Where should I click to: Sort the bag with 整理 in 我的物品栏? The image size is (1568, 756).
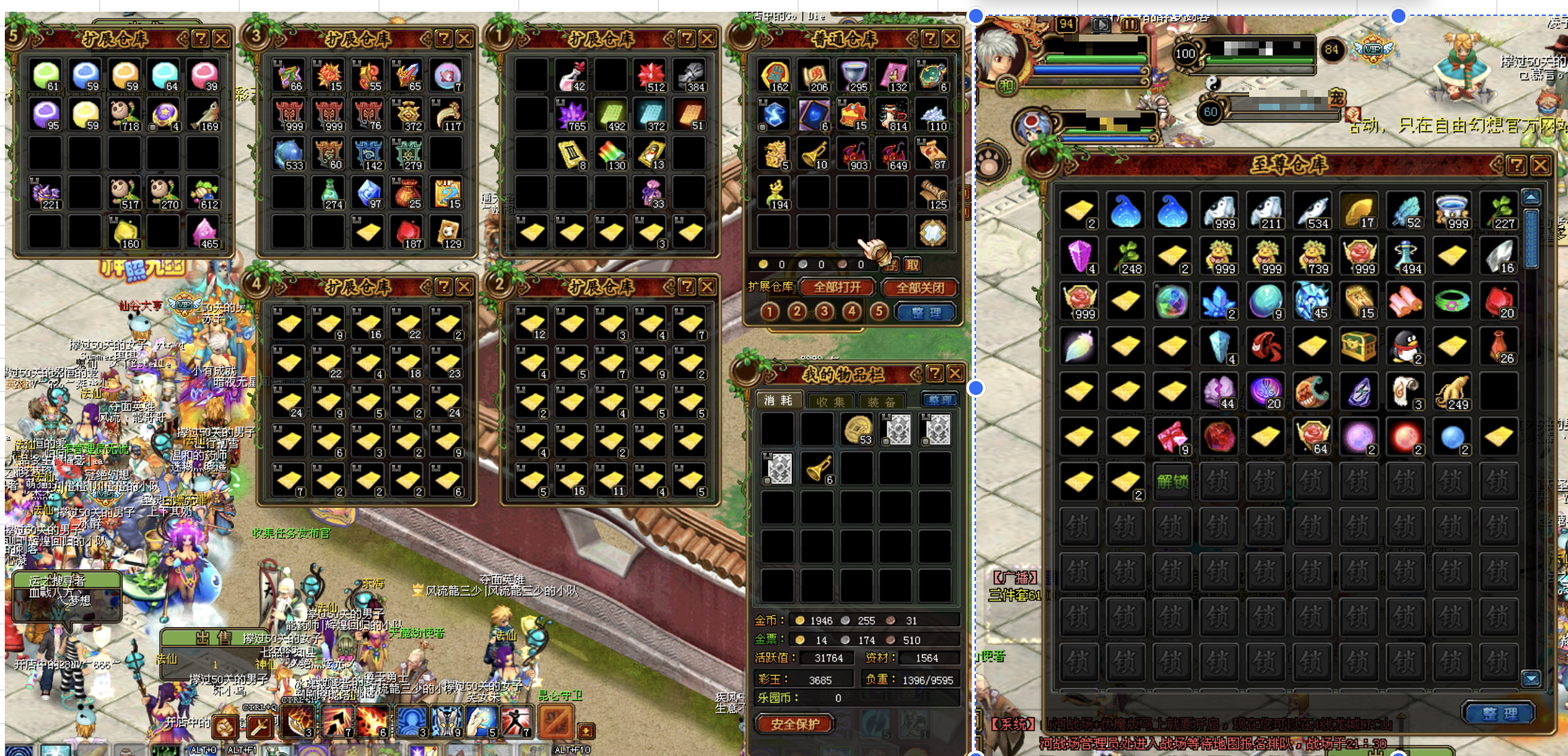pos(939,400)
